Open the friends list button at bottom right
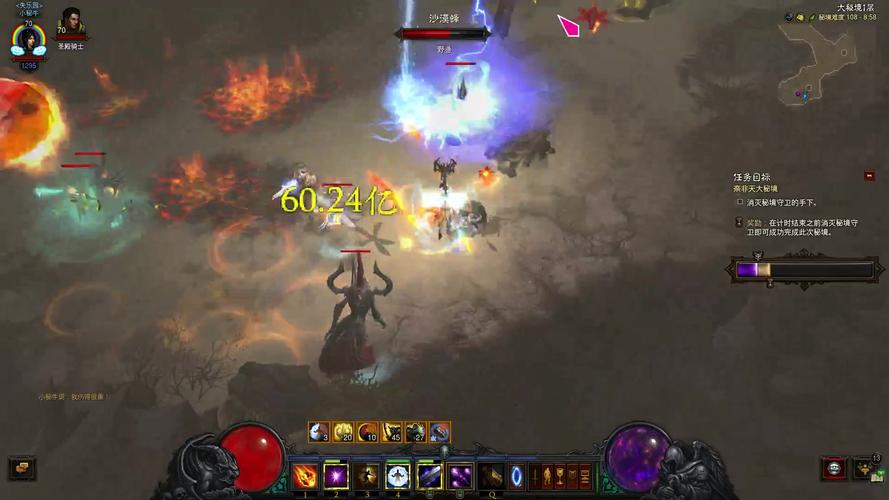The height and width of the screenshot is (500, 889). click(866, 468)
